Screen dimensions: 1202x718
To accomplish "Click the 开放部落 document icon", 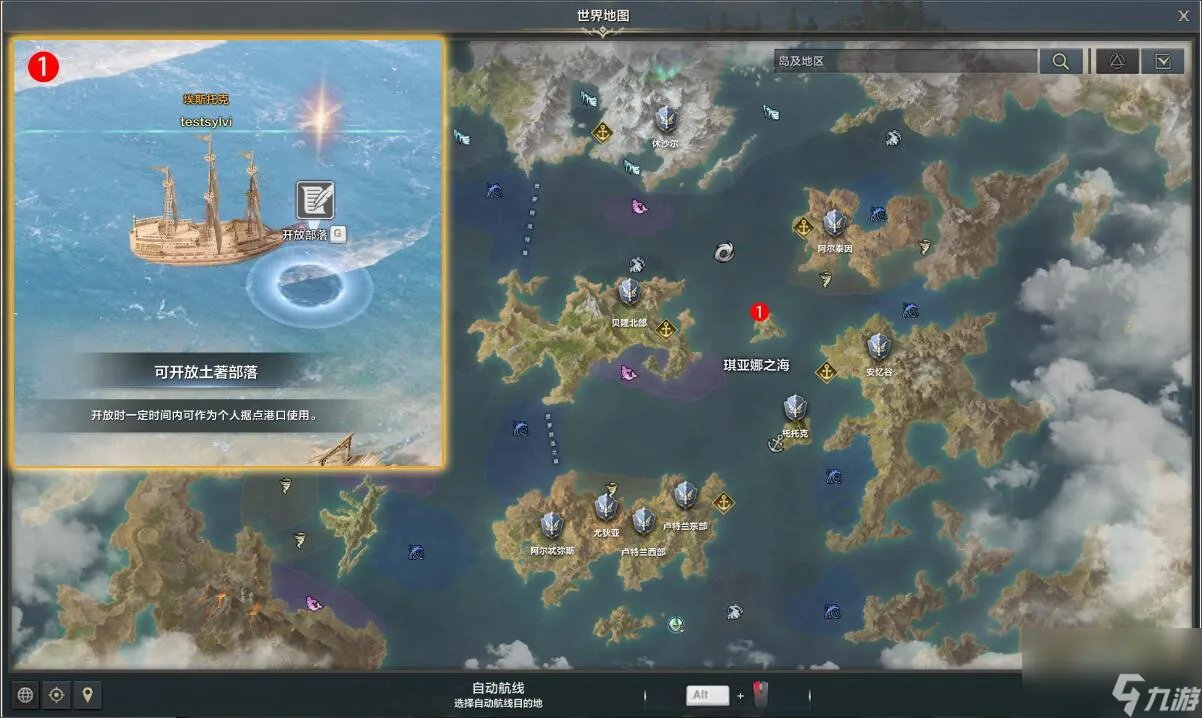I will (x=315, y=200).
